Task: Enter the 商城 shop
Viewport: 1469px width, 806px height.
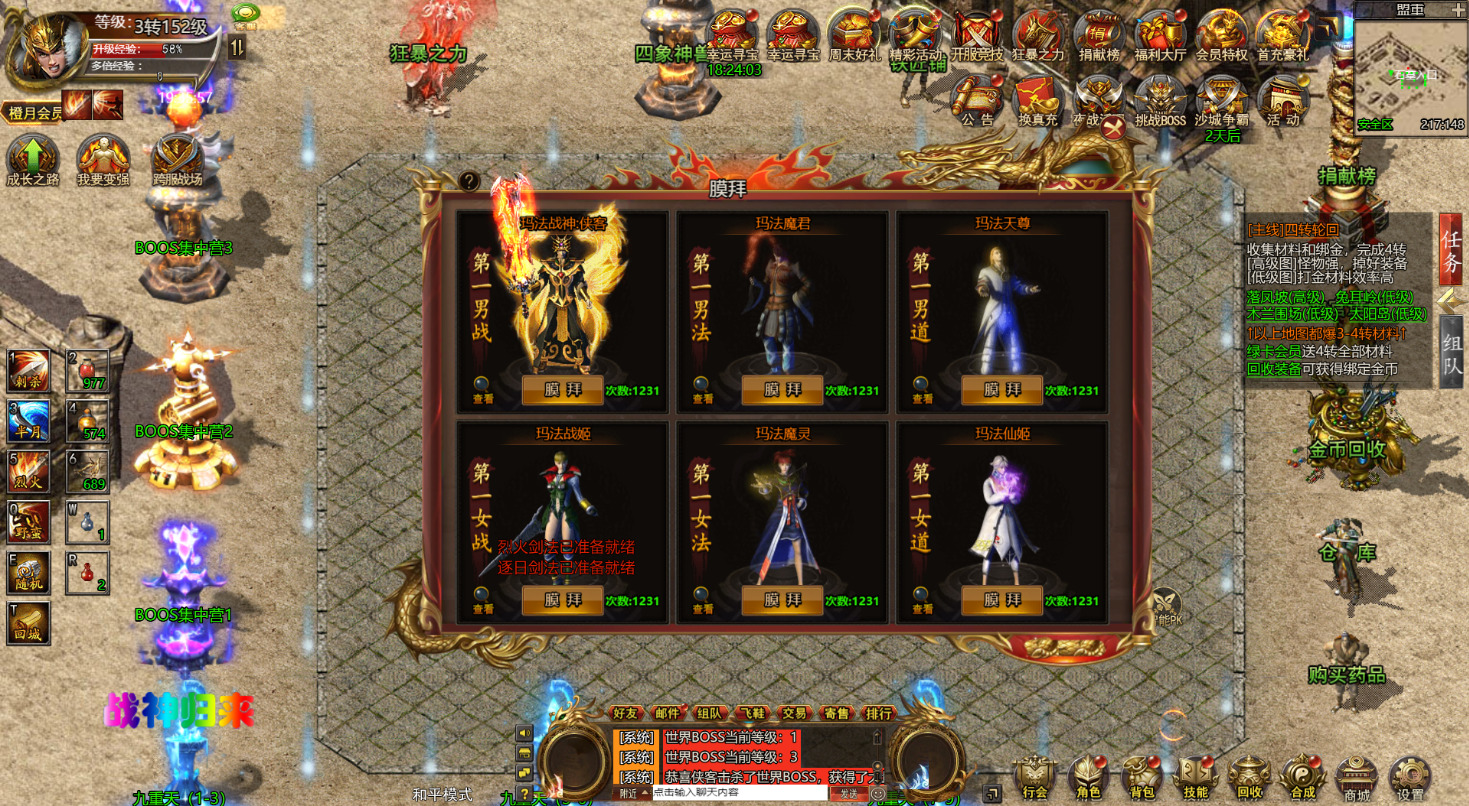Action: 1357,777
